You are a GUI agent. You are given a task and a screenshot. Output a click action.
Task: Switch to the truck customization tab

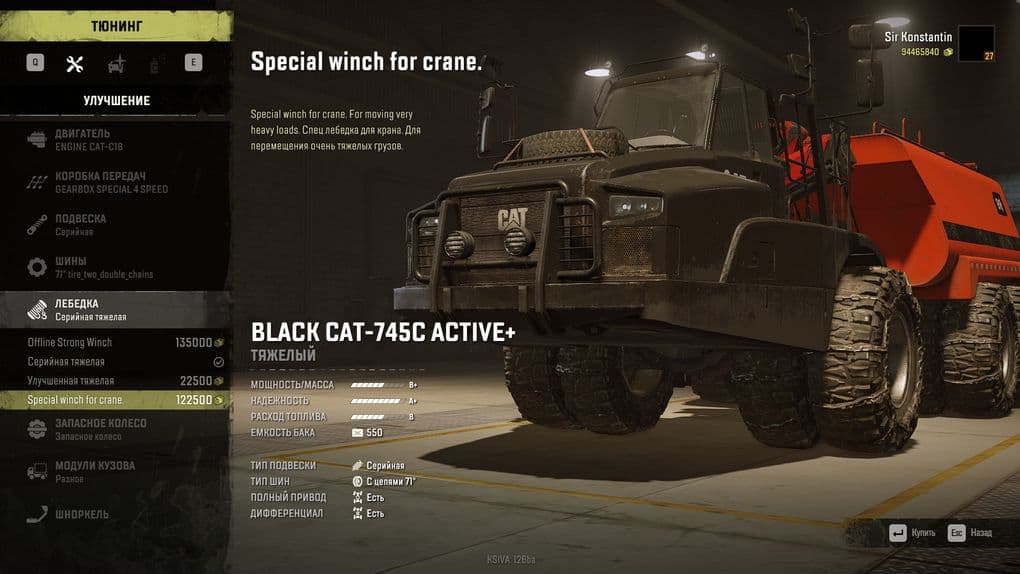[116, 63]
